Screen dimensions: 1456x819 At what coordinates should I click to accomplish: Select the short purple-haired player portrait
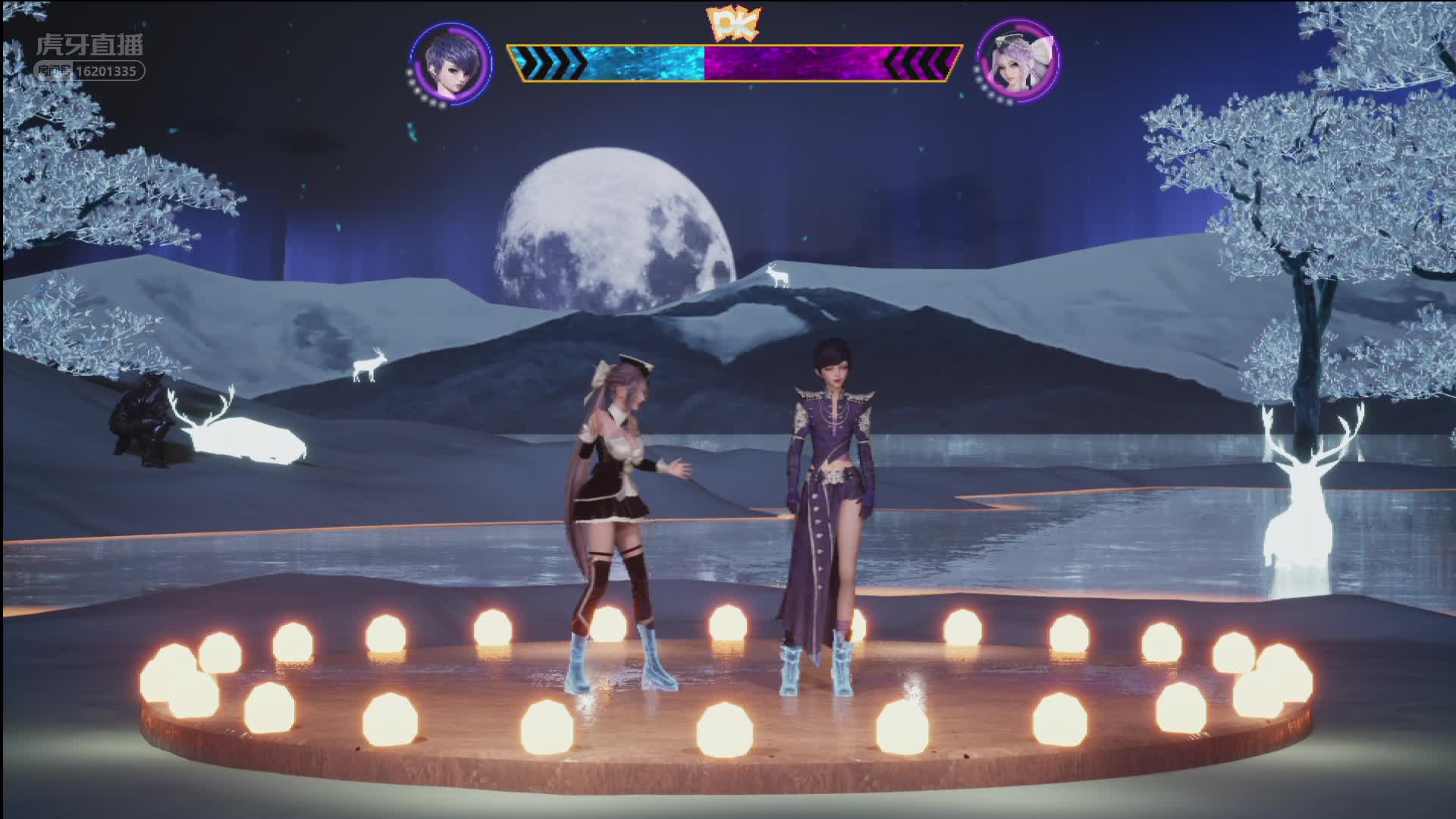(x=452, y=63)
